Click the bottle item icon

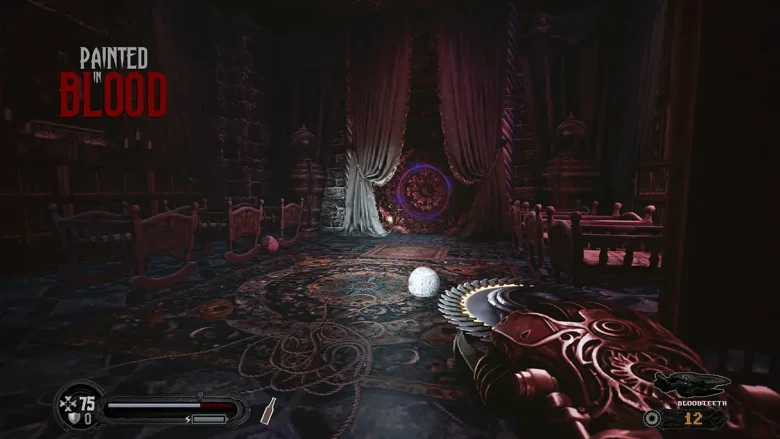click(269, 410)
